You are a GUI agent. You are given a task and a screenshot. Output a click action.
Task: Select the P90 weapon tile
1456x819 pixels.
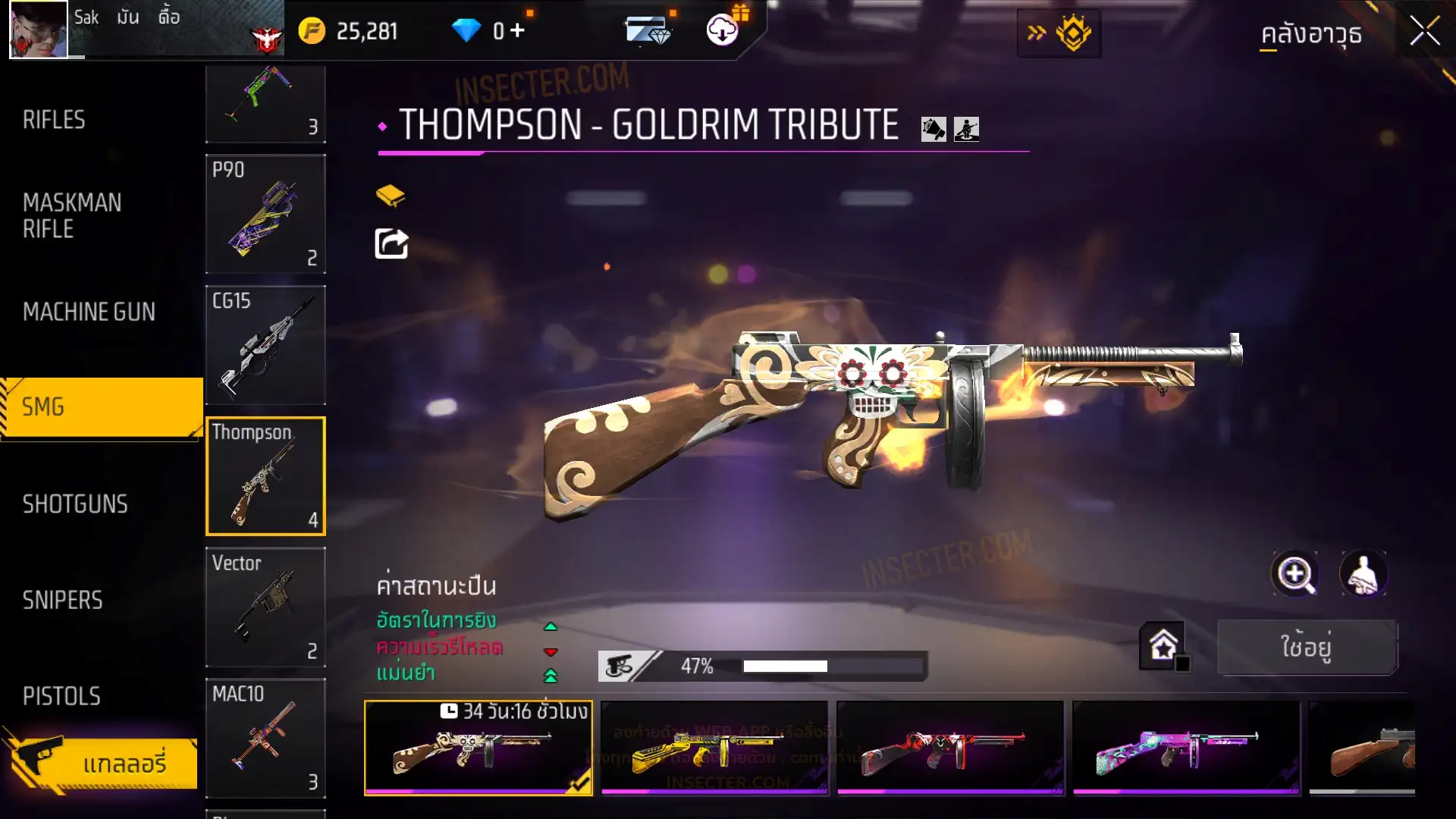pos(265,214)
